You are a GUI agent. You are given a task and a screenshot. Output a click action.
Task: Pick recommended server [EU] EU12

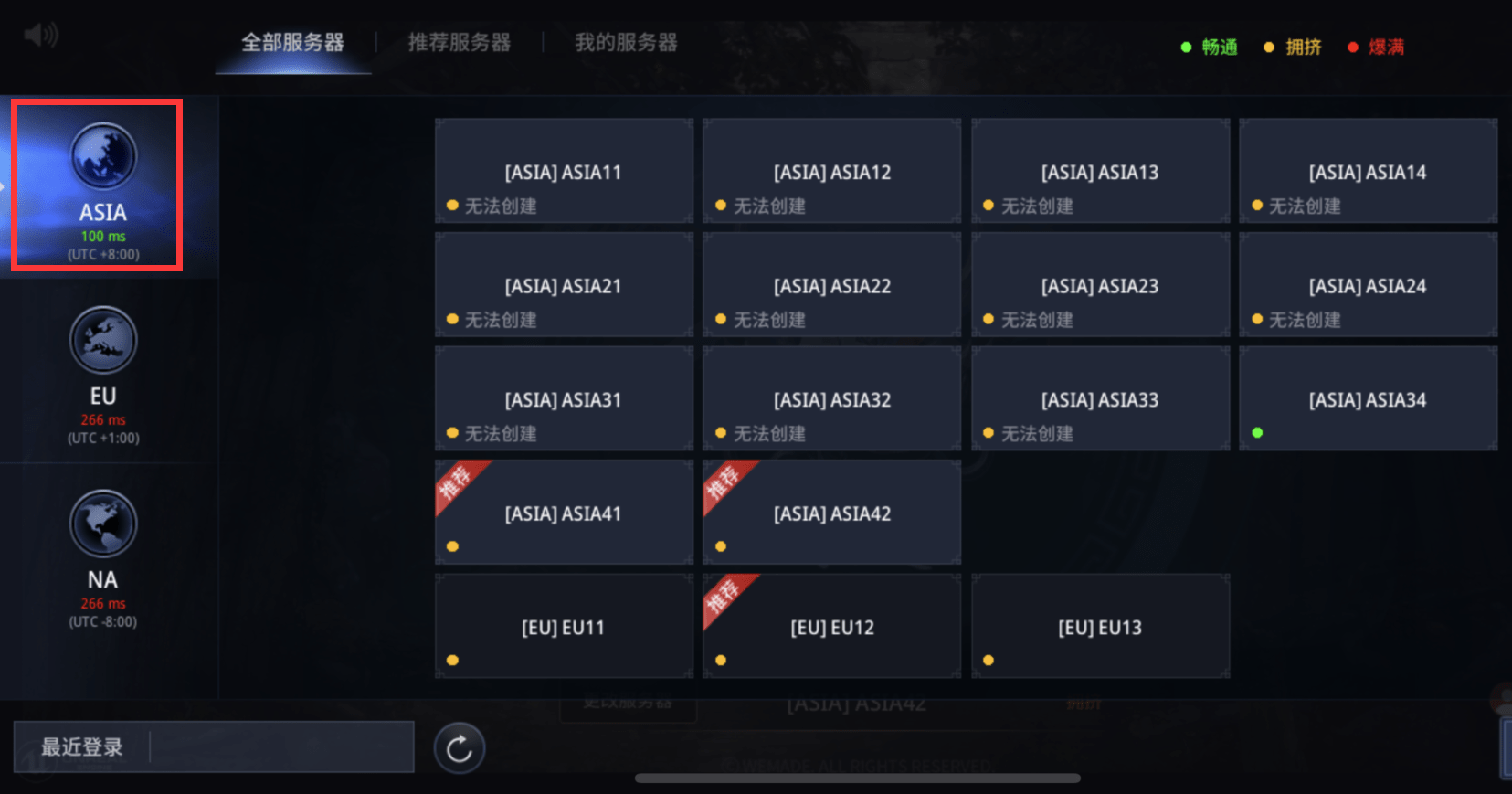[831, 627]
